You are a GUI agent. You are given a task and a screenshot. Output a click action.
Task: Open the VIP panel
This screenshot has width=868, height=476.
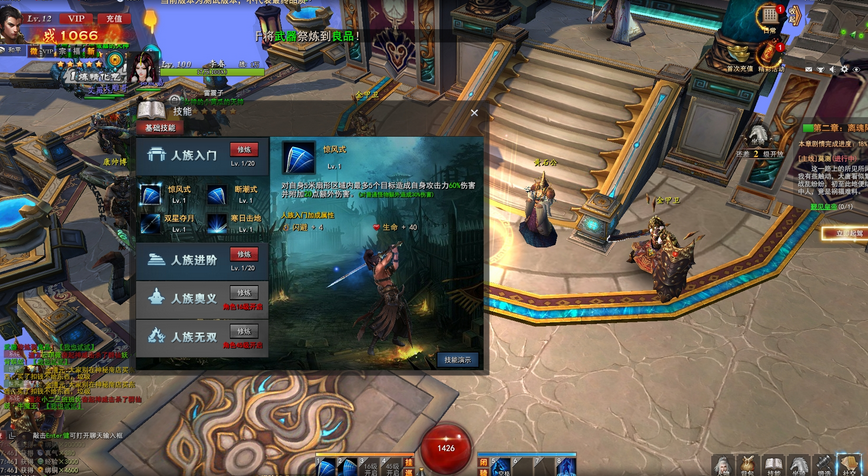coord(75,18)
